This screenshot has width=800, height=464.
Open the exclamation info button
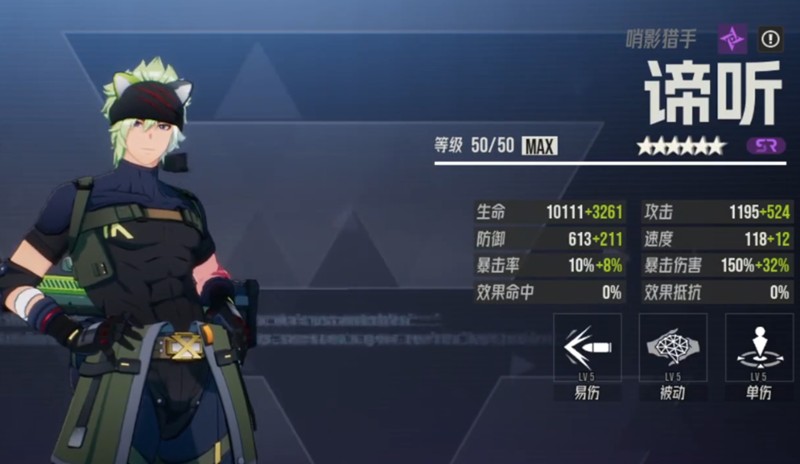[x=770, y=40]
